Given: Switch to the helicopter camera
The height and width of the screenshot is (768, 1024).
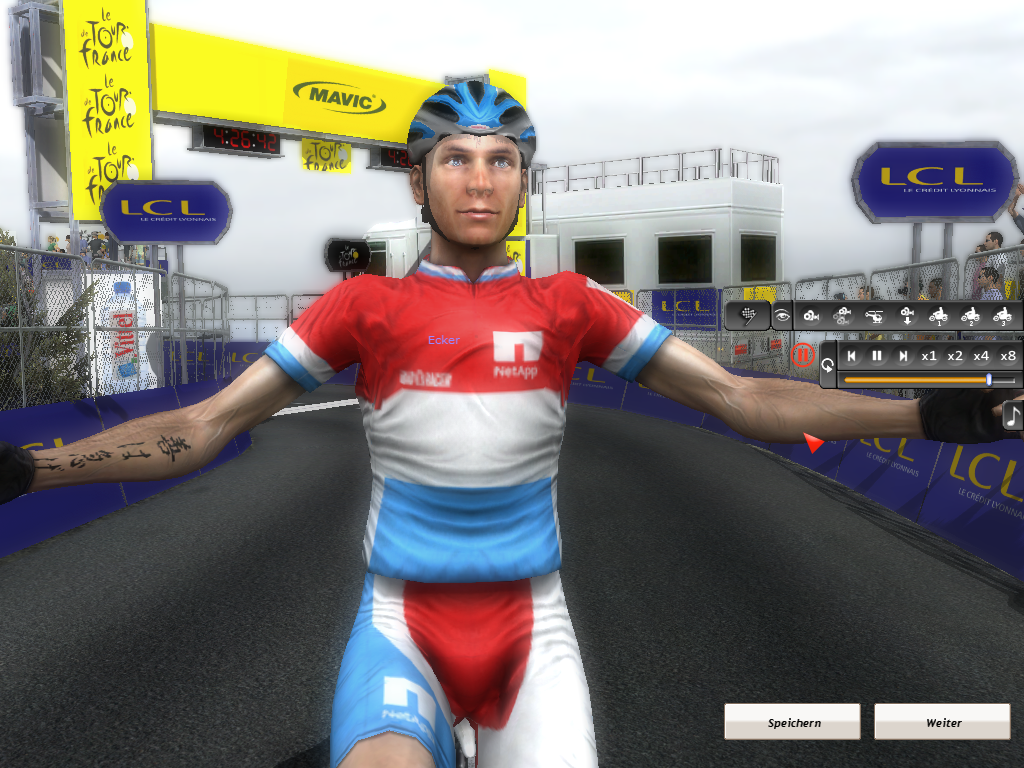Looking at the screenshot, I should pyautogui.click(x=875, y=316).
